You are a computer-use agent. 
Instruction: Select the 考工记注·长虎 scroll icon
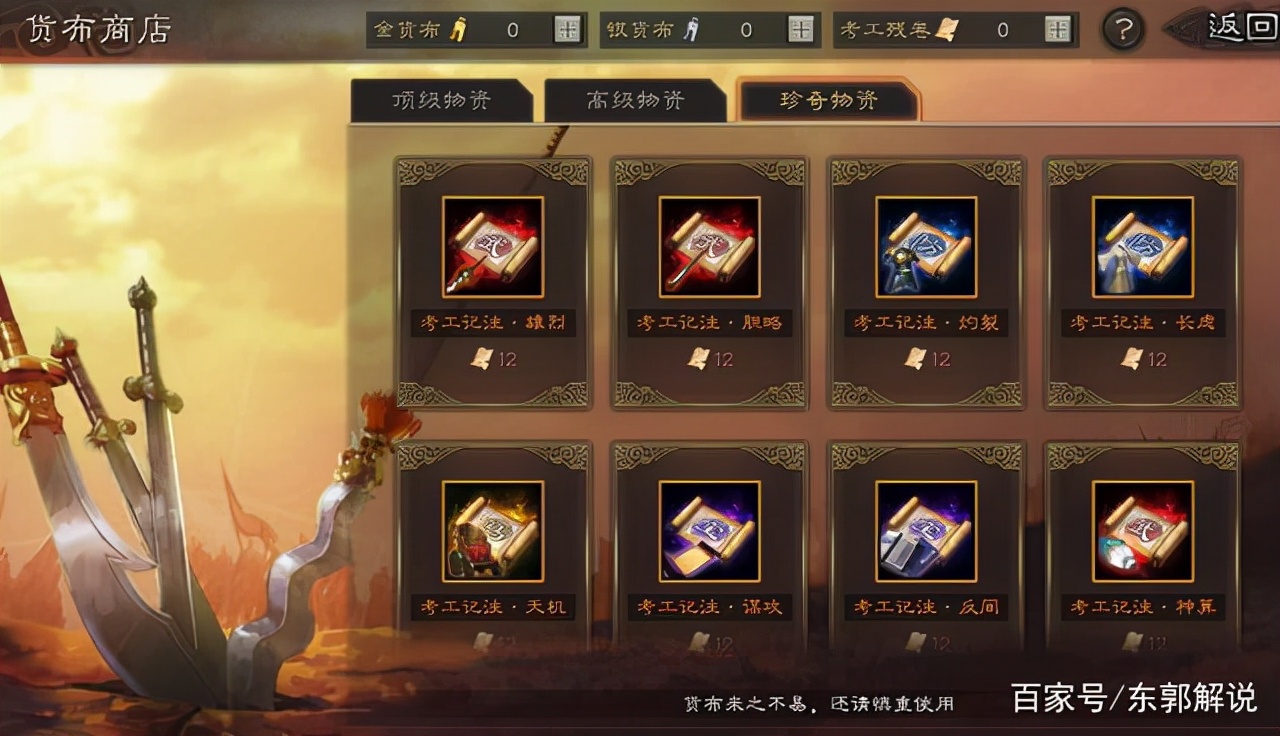point(1142,247)
